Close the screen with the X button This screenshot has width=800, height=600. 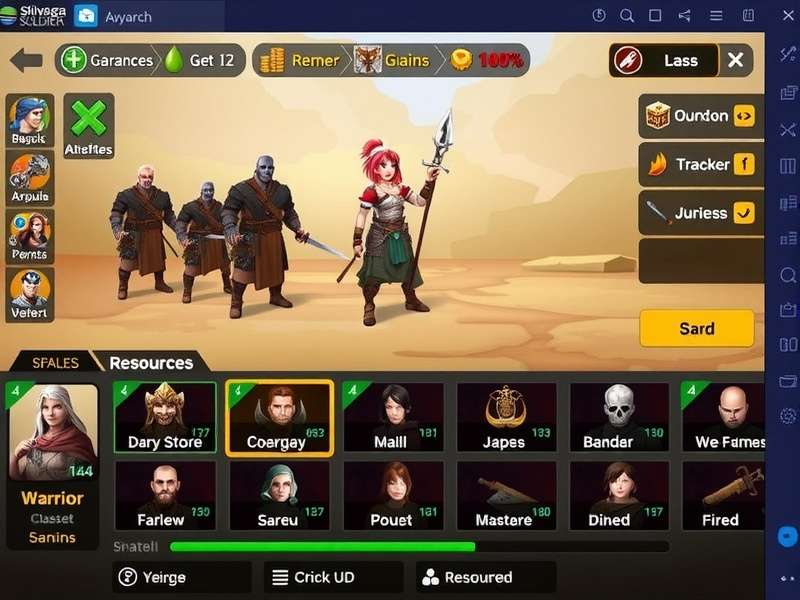pyautogui.click(x=735, y=60)
